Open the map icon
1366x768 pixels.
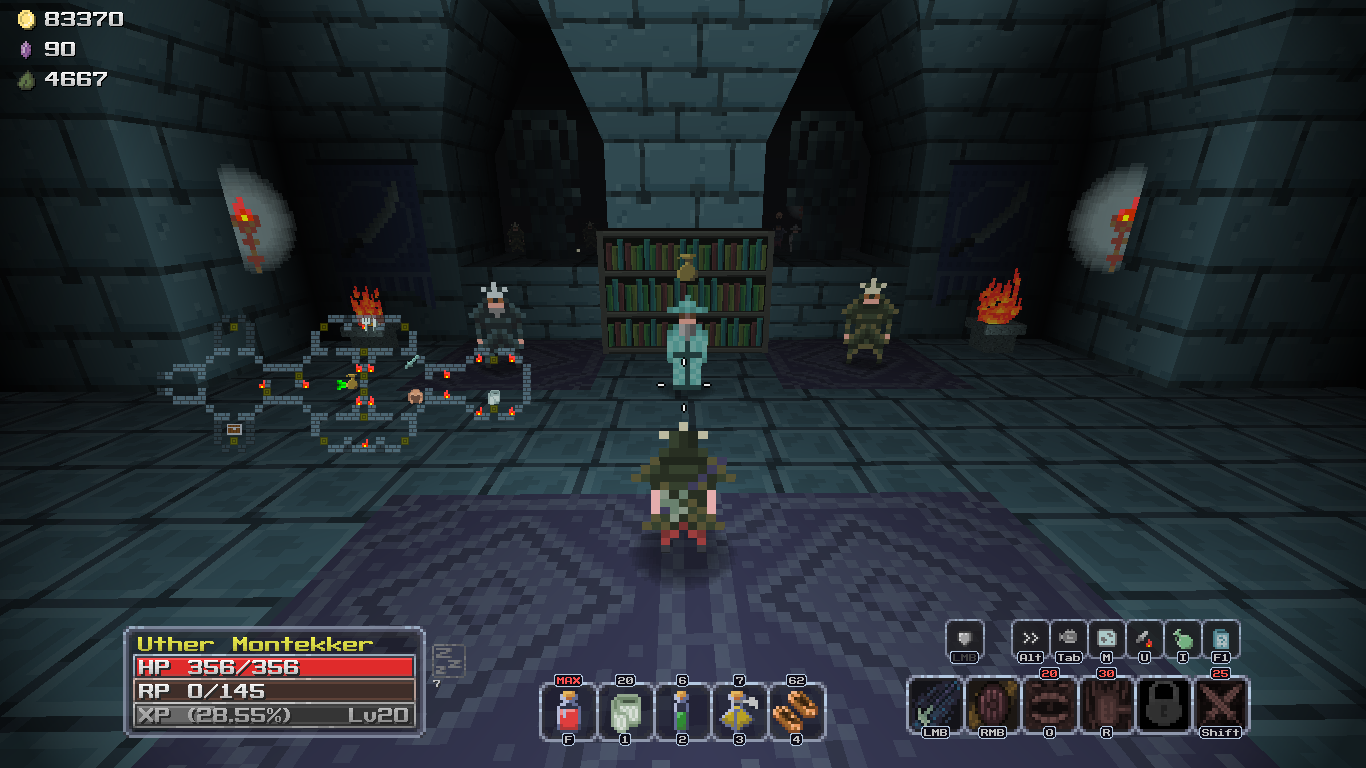(x=1107, y=638)
